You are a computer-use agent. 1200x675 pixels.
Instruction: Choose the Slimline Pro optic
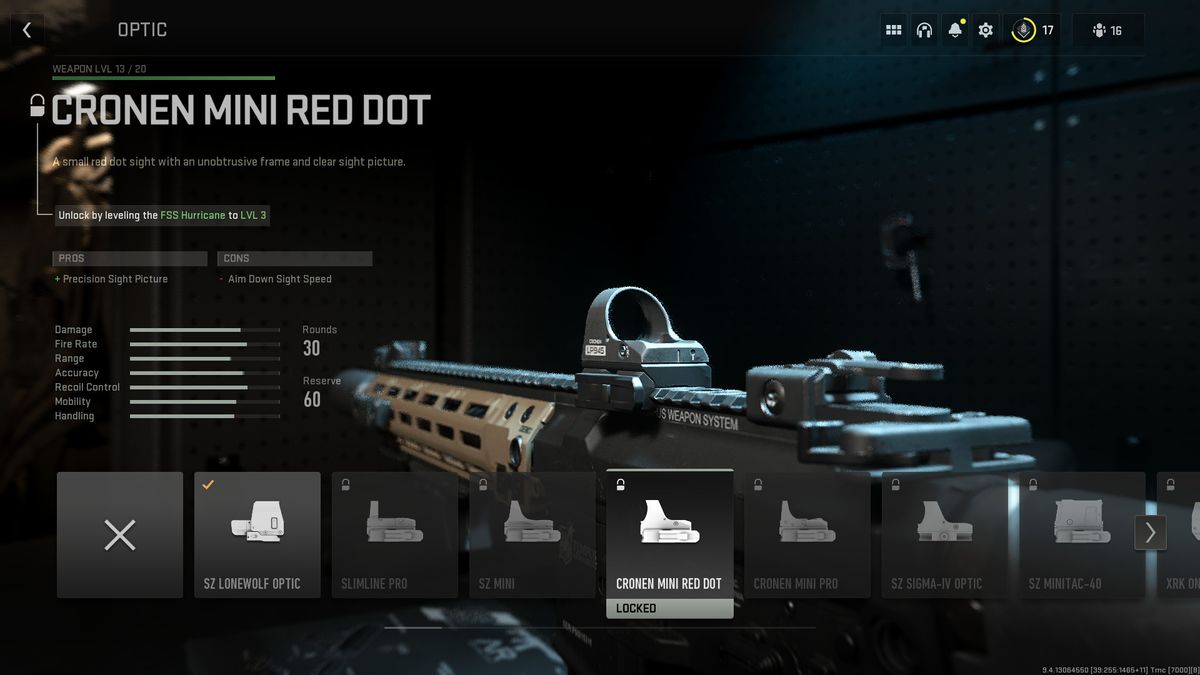click(395, 535)
